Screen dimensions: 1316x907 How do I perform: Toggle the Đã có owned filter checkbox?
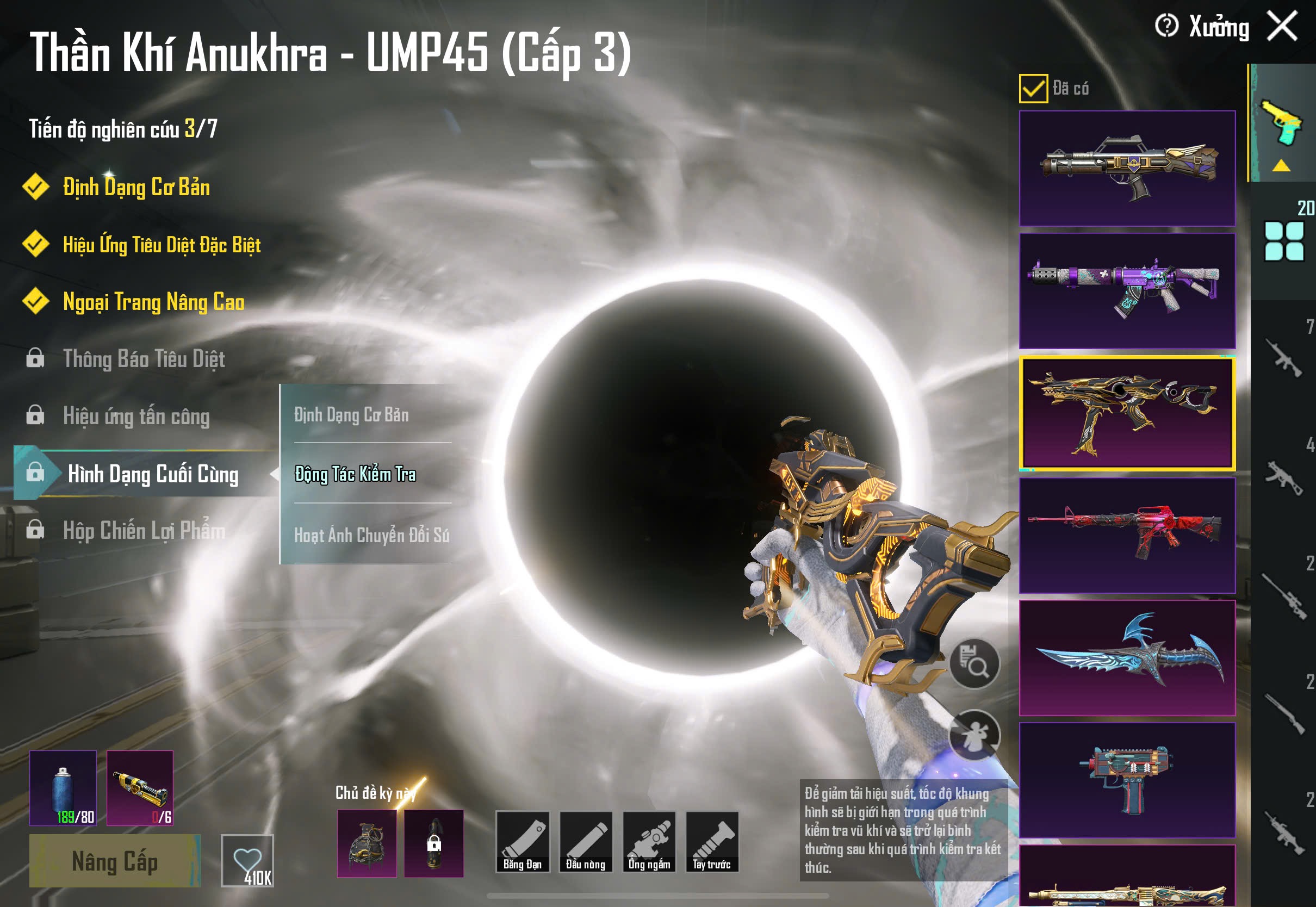pos(1033,89)
